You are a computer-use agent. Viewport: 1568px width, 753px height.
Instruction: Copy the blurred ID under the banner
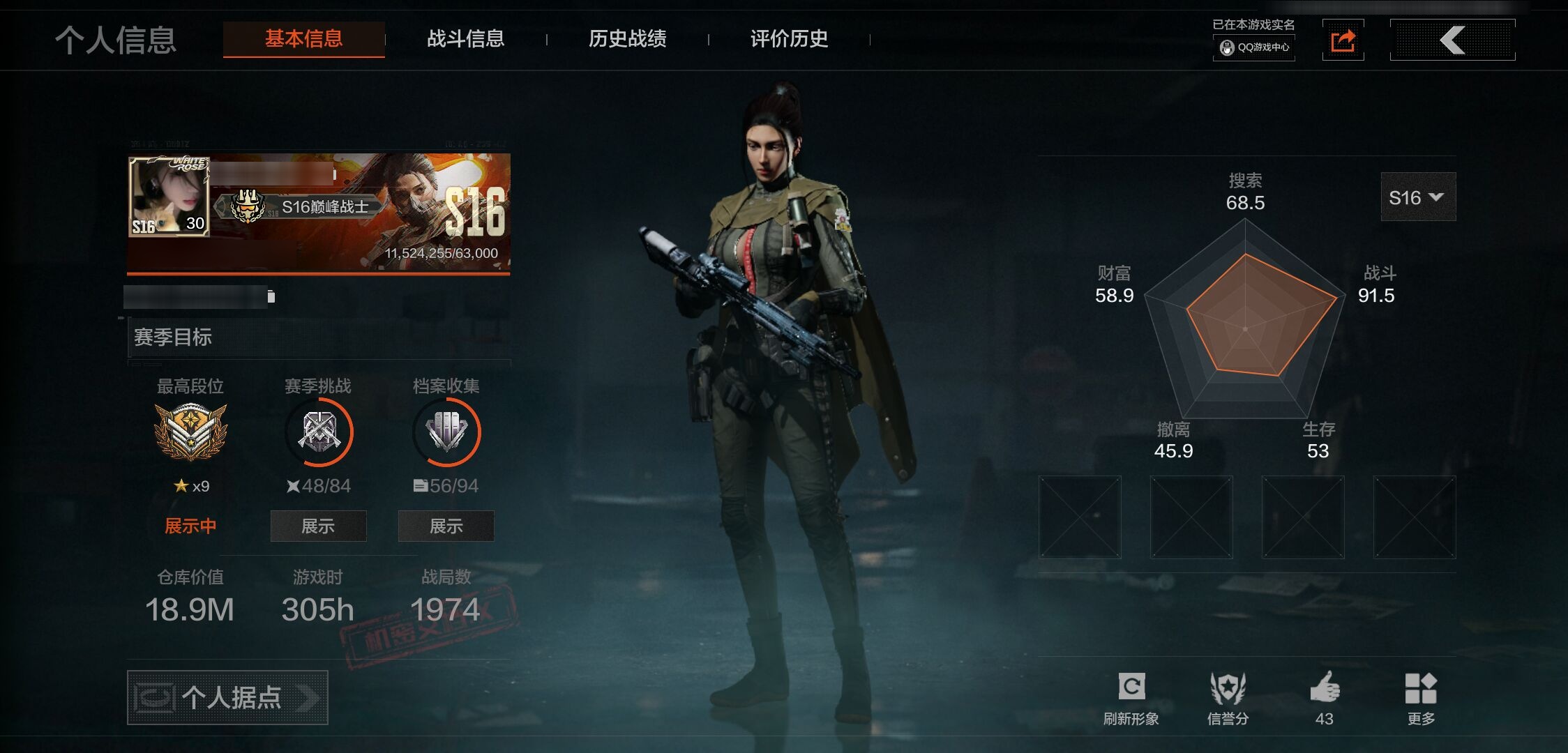(271, 297)
